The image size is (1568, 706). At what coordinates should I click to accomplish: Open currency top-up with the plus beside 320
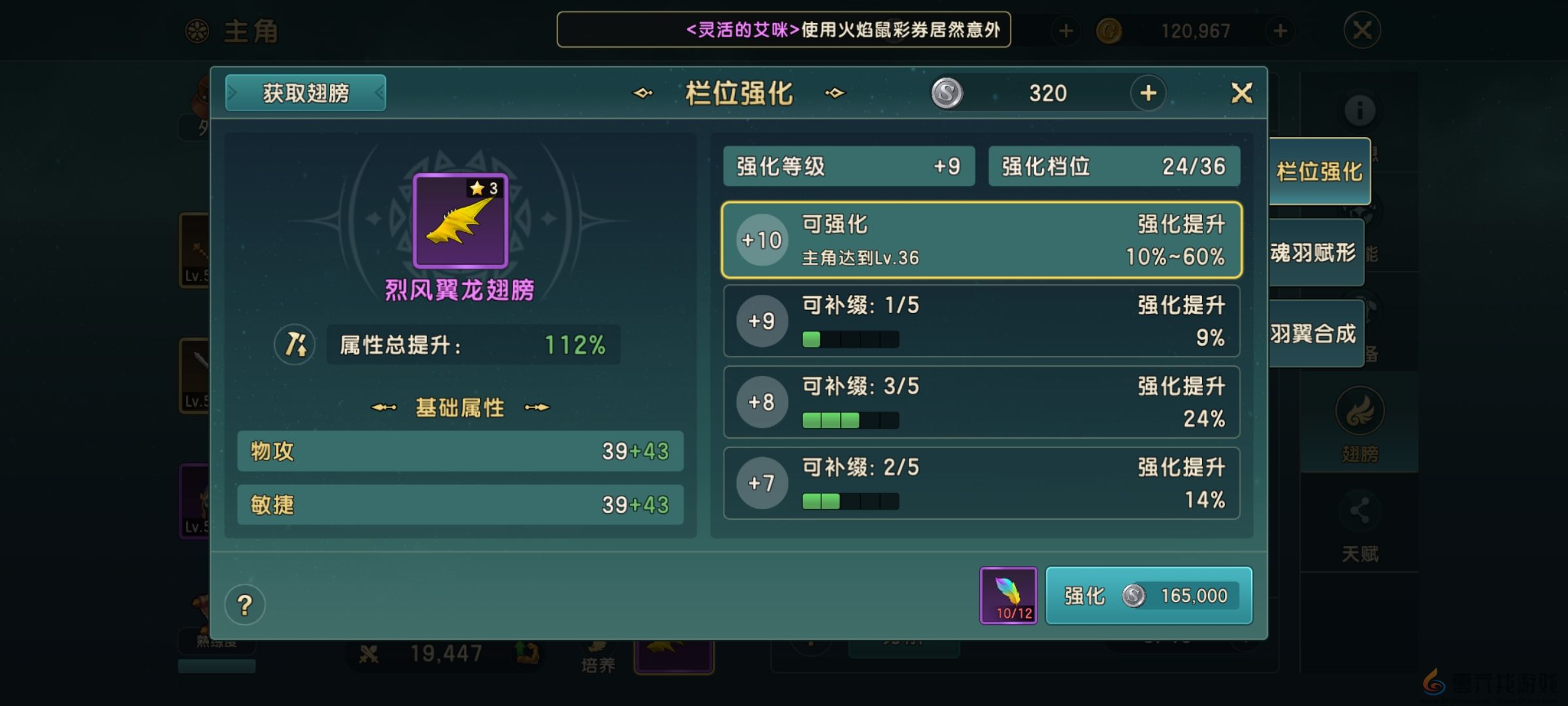click(1148, 93)
